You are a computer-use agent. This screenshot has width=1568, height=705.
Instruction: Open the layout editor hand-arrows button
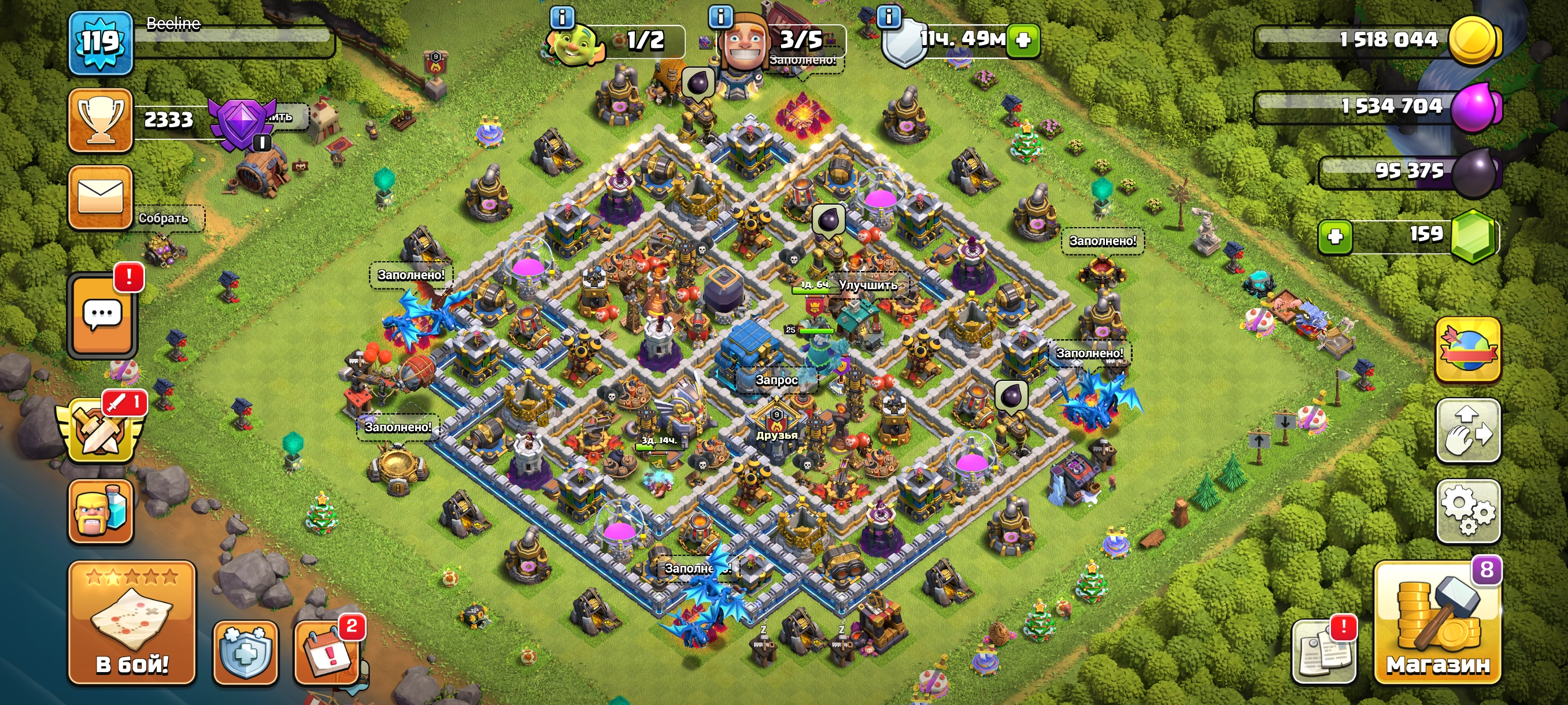pyautogui.click(x=1468, y=431)
